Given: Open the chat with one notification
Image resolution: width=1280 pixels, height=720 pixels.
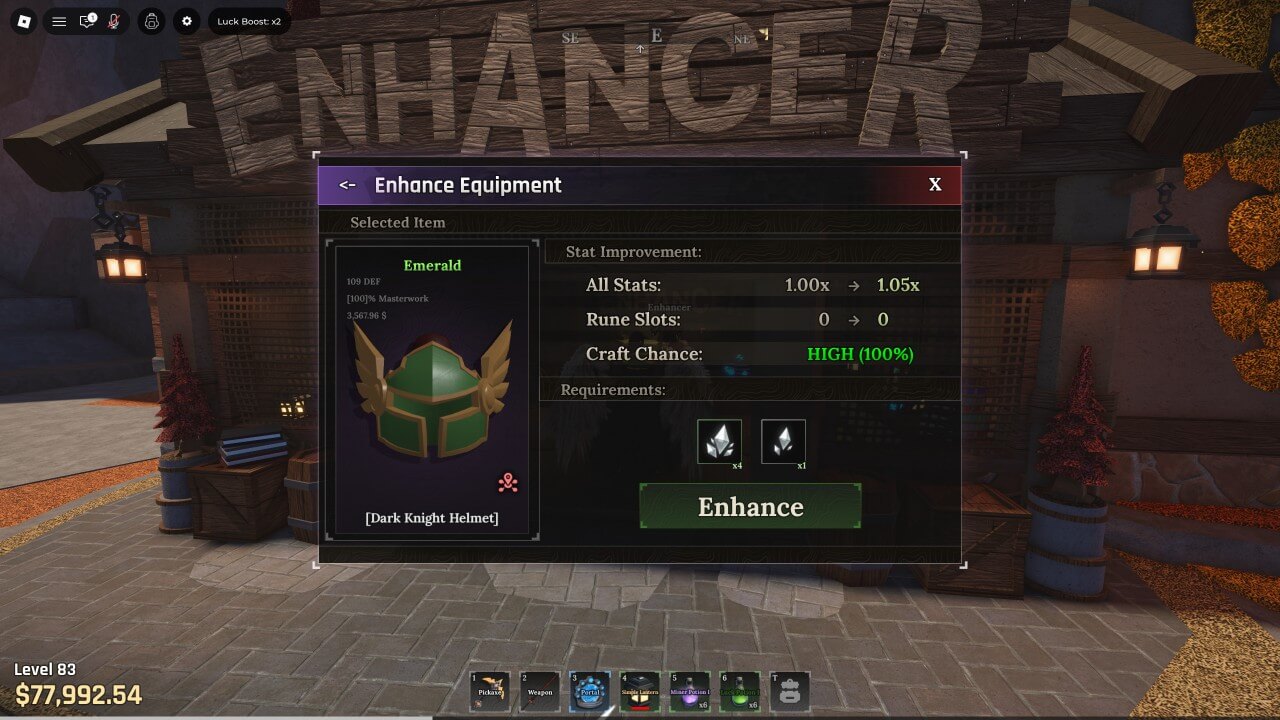Looking at the screenshot, I should pyautogui.click(x=88, y=21).
